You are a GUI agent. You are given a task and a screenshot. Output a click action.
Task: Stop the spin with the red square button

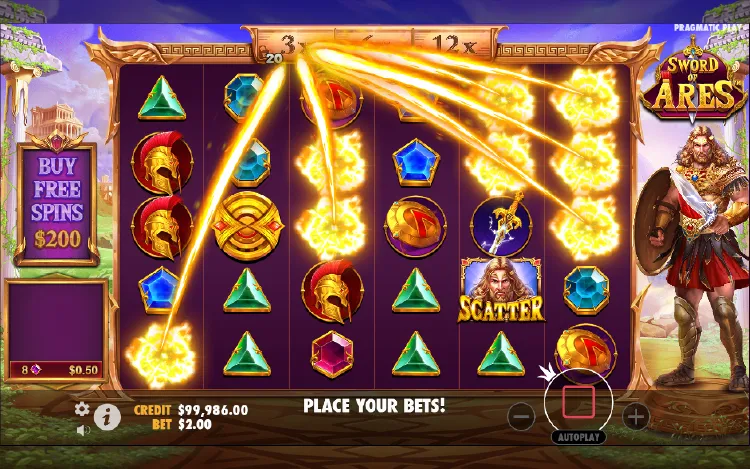[578, 403]
